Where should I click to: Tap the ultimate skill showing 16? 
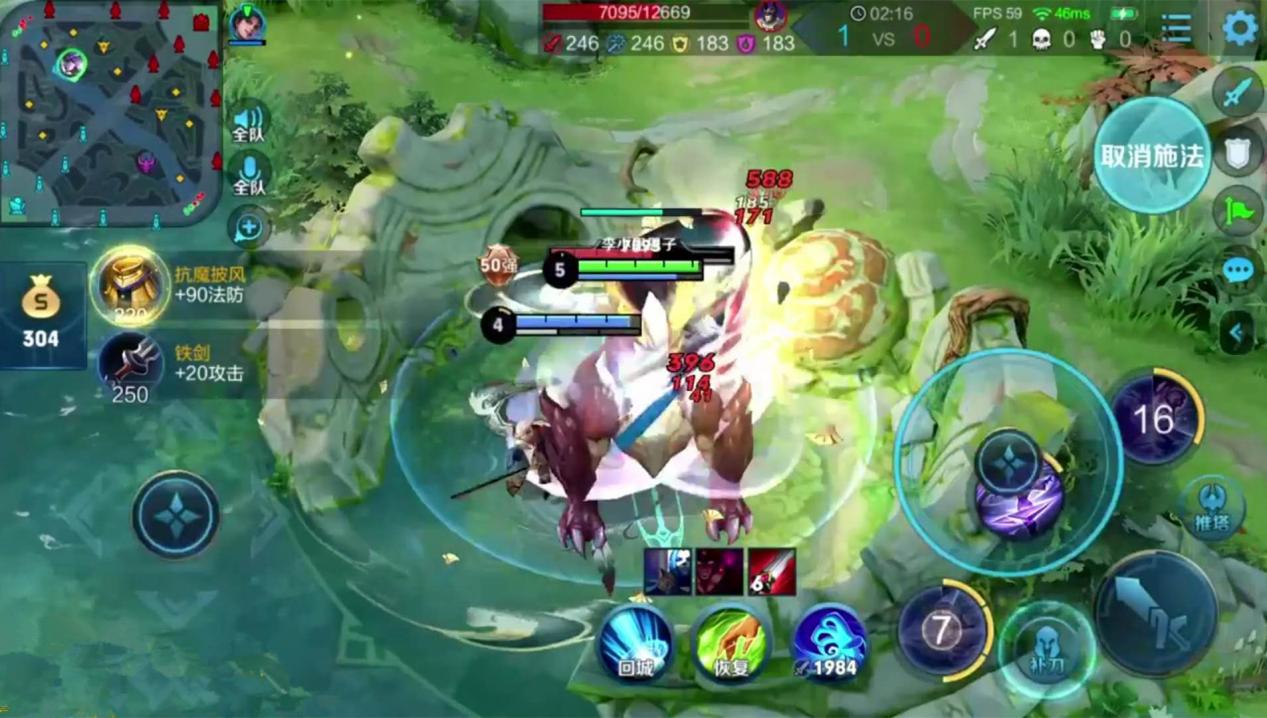pyautogui.click(x=1154, y=419)
